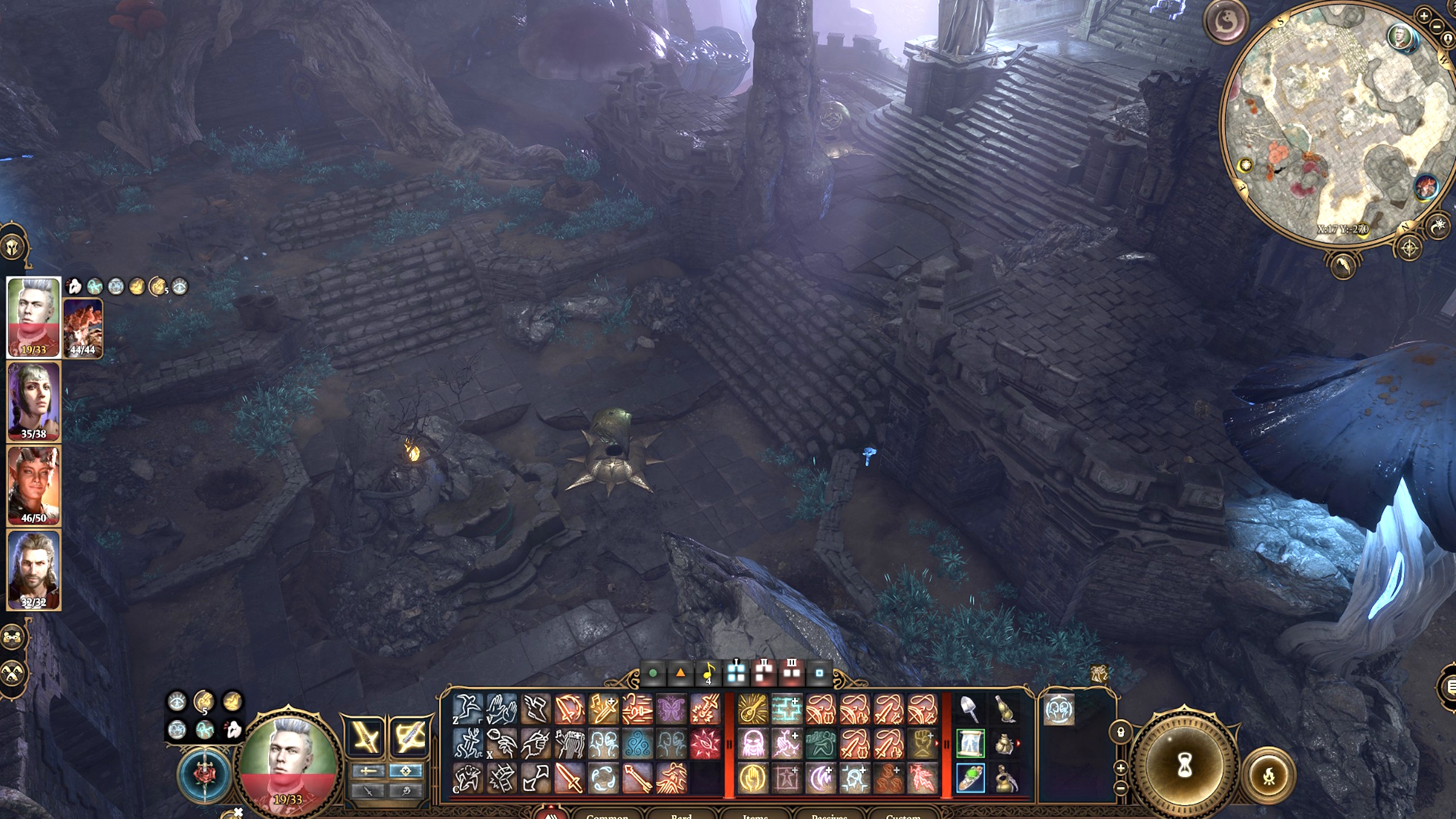Cast the purple butterfly spell
This screenshot has height=819, width=1456.
[x=672, y=709]
